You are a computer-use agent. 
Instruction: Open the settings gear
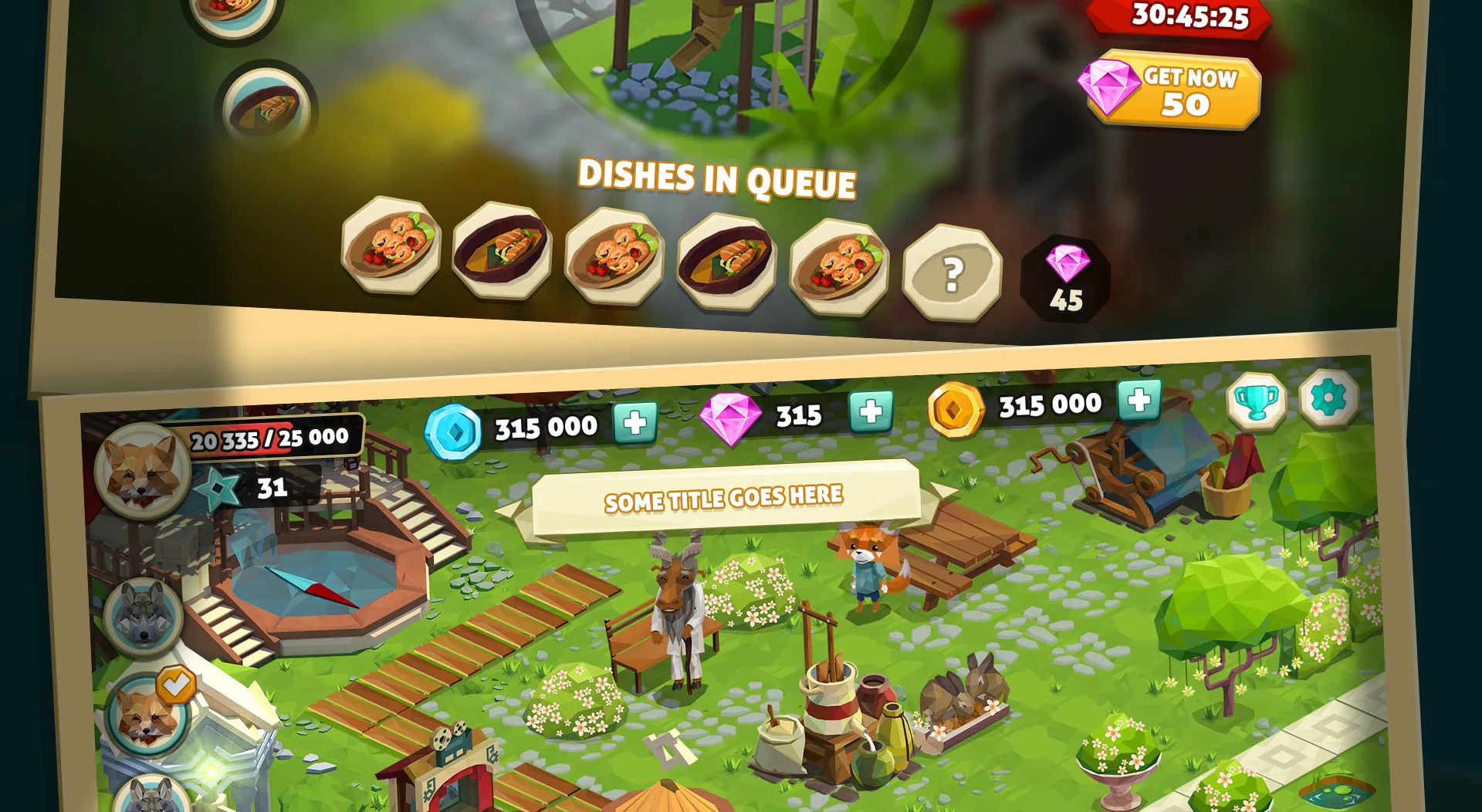pos(1328,398)
